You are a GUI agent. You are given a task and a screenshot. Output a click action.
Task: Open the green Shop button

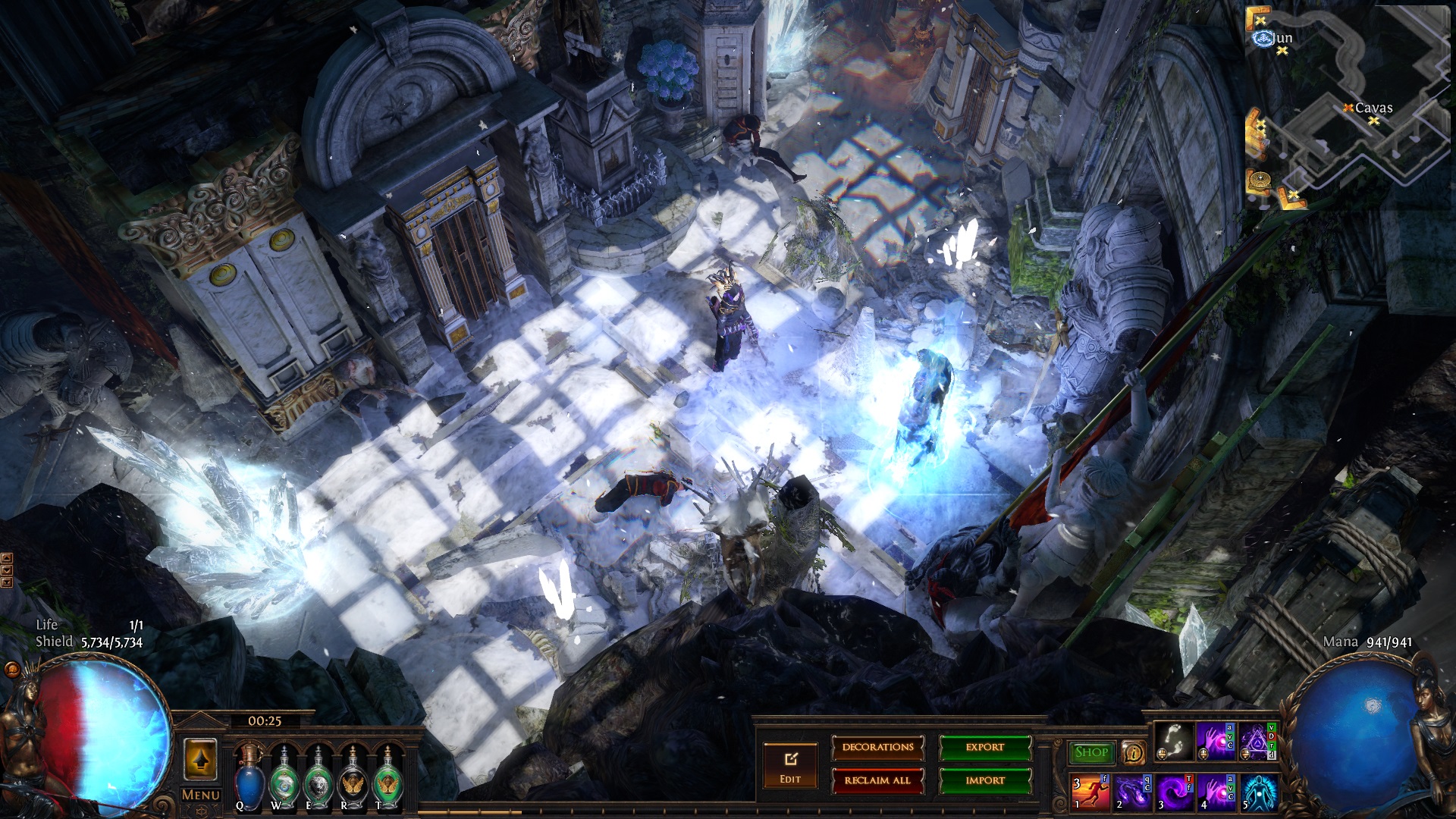(x=1091, y=752)
